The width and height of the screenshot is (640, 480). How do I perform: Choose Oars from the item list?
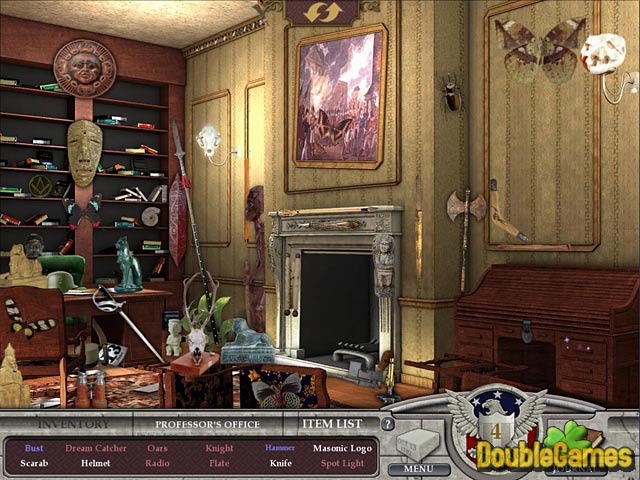click(158, 448)
